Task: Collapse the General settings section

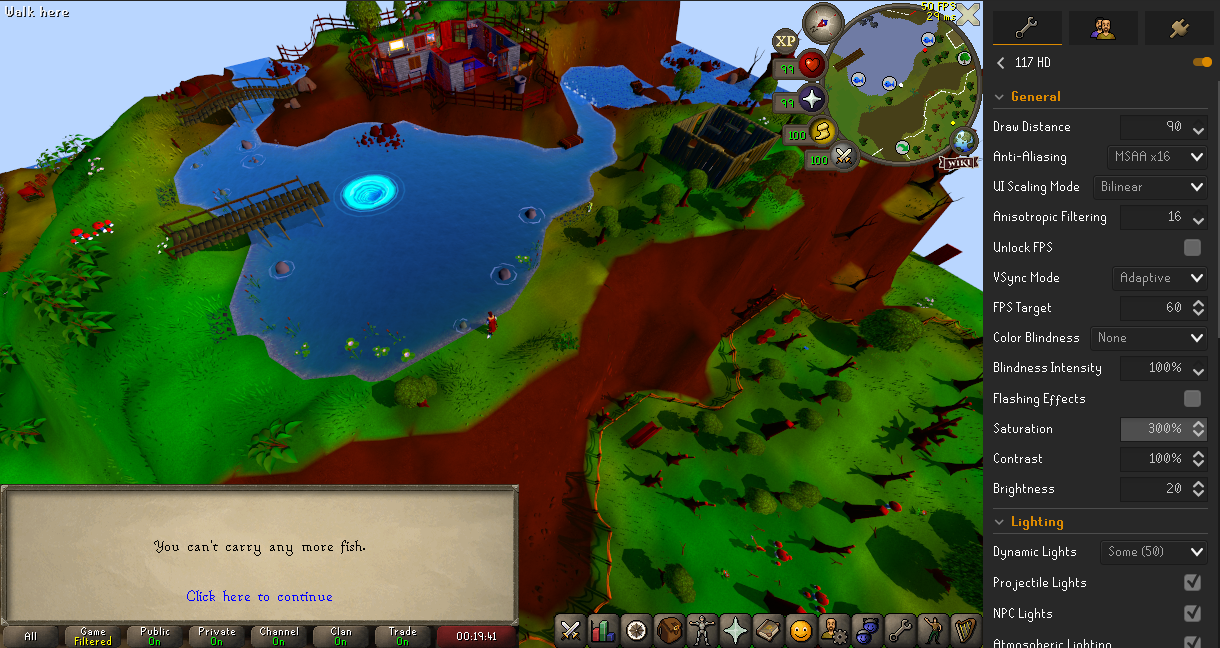Action: click(1000, 97)
